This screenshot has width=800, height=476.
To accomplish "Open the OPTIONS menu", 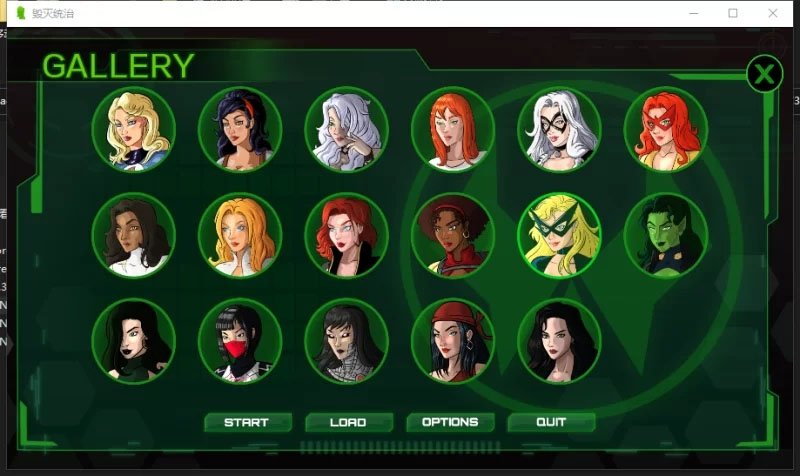I will [x=449, y=422].
